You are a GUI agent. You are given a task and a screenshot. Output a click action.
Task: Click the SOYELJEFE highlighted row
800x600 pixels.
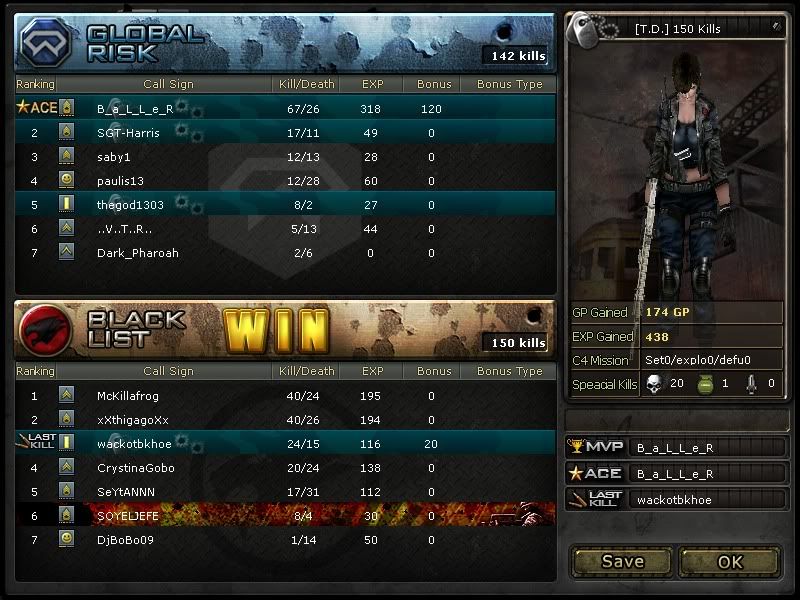point(285,516)
